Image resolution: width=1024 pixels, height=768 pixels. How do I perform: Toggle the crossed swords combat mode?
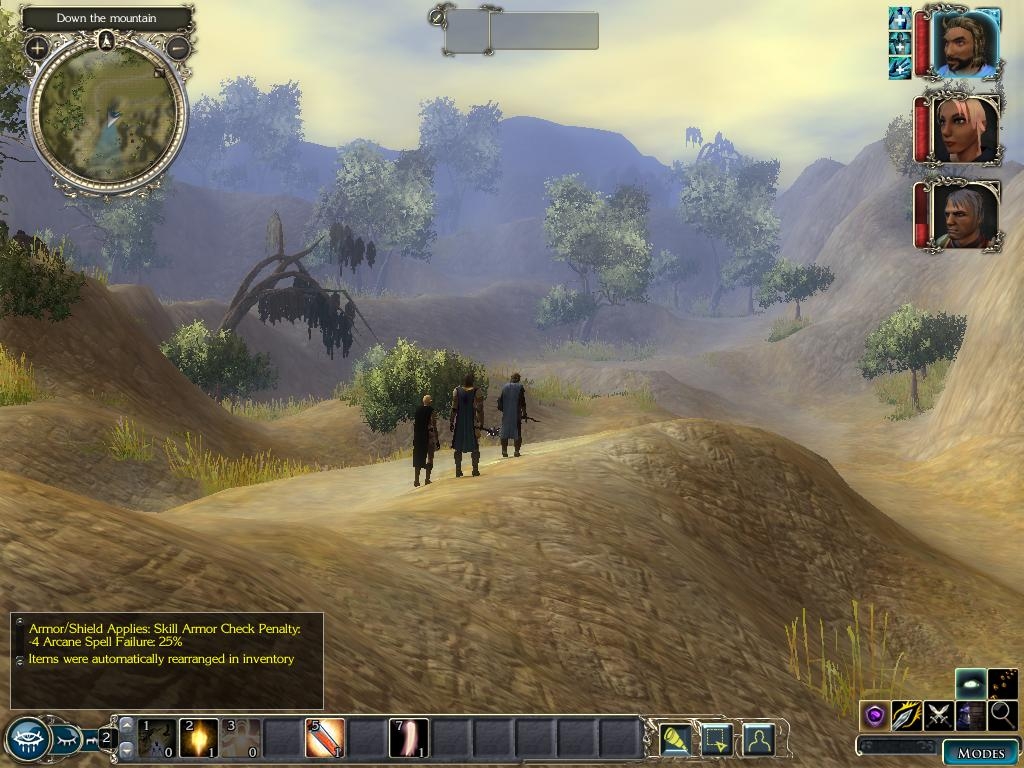point(939,715)
